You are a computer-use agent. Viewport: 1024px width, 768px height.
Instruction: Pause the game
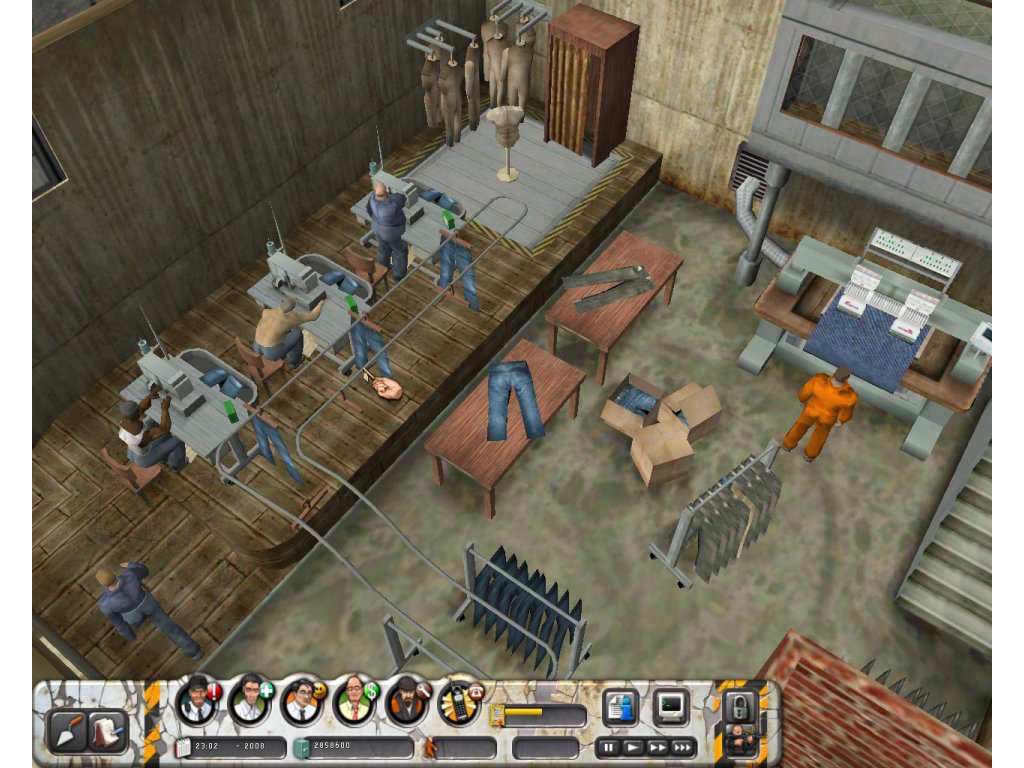click(x=609, y=746)
